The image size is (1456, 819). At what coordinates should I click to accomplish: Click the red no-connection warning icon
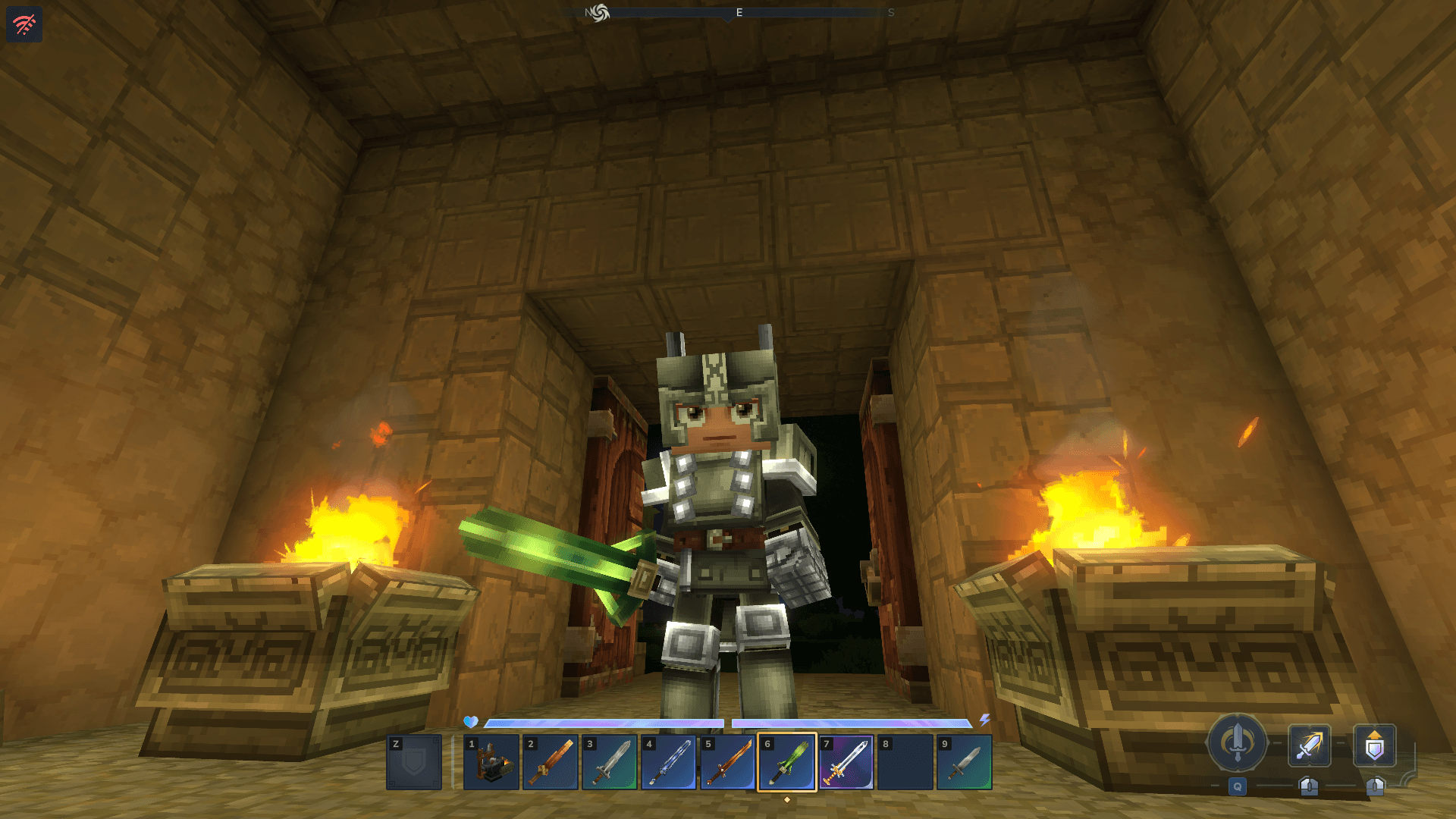[x=24, y=24]
